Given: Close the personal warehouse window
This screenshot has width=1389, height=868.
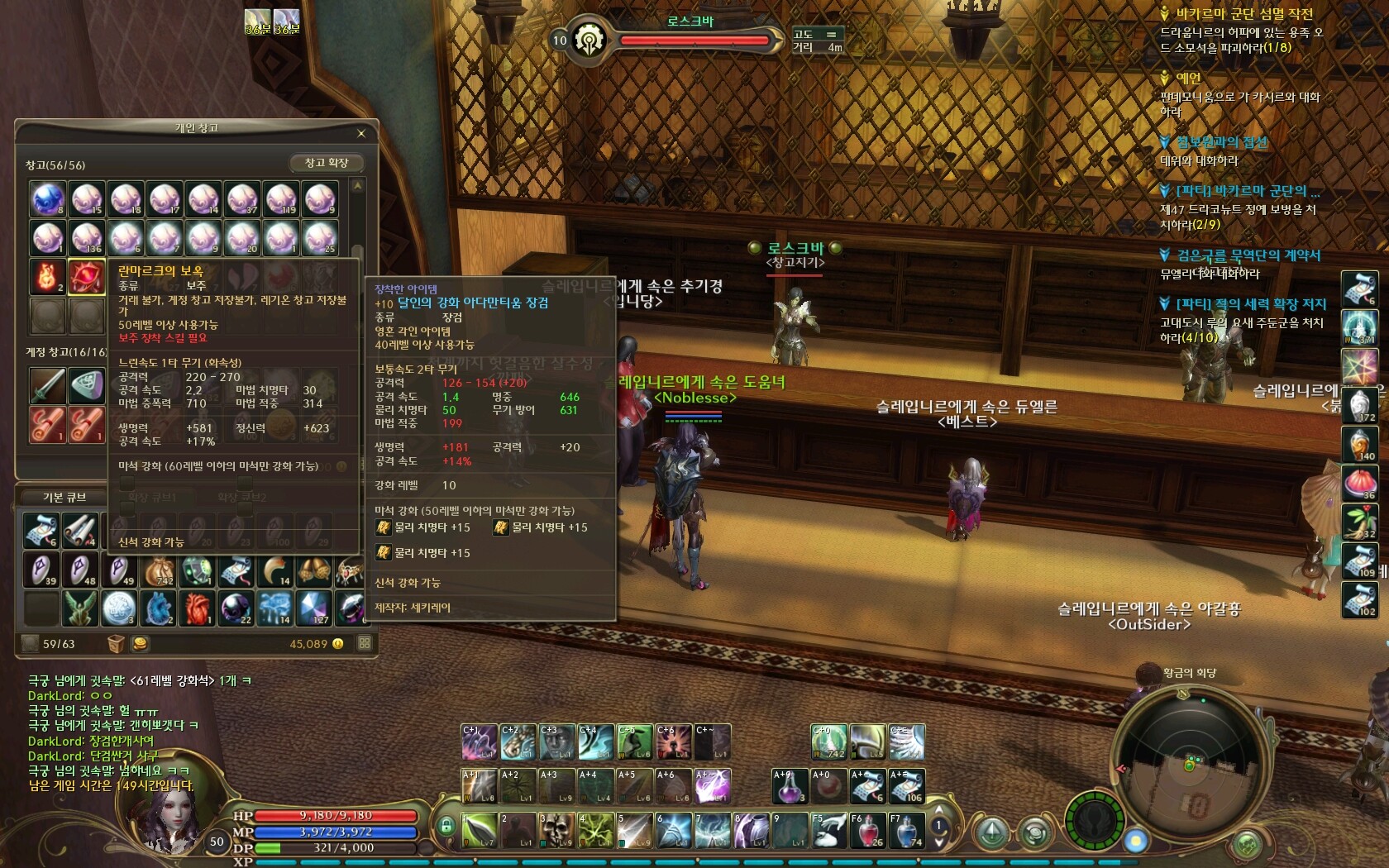Looking at the screenshot, I should click(361, 133).
